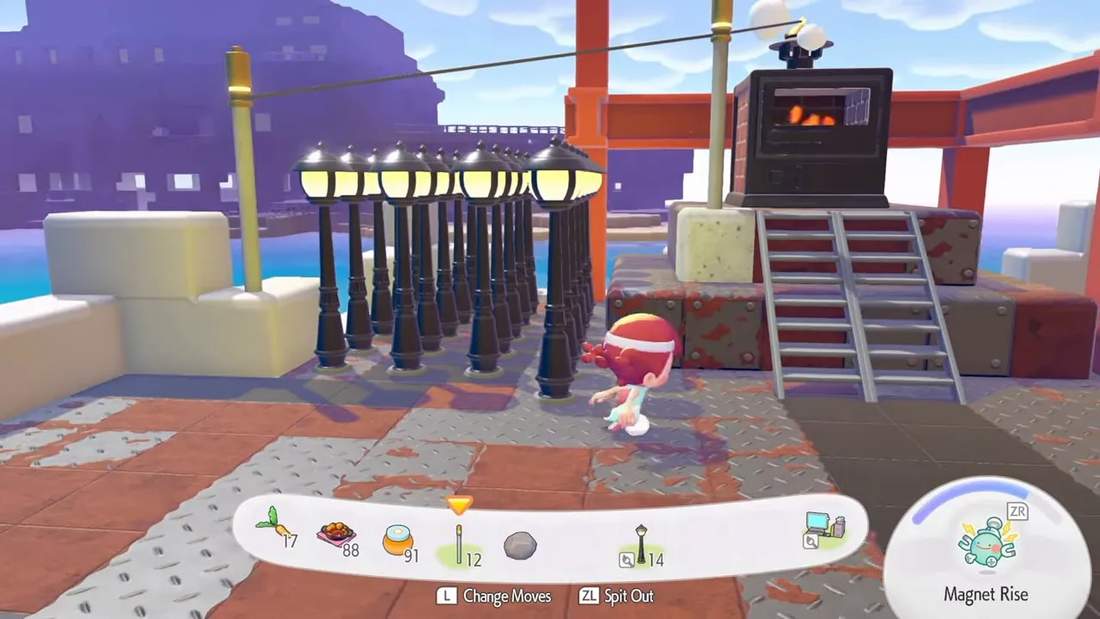Choose the street lamp item slot
This screenshot has height=619, width=1100.
640,543
